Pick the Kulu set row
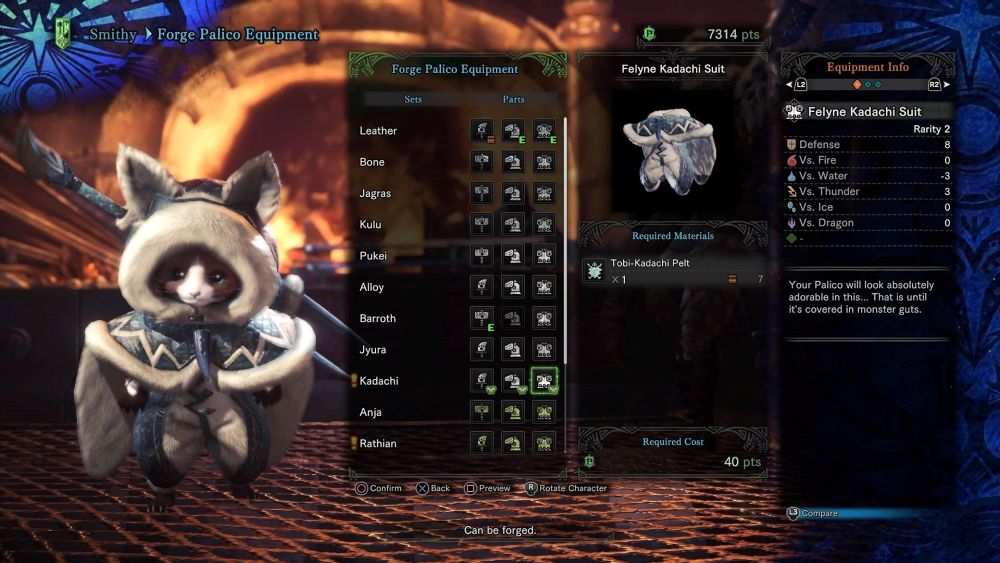The height and width of the screenshot is (563, 1000). pyautogui.click(x=371, y=225)
